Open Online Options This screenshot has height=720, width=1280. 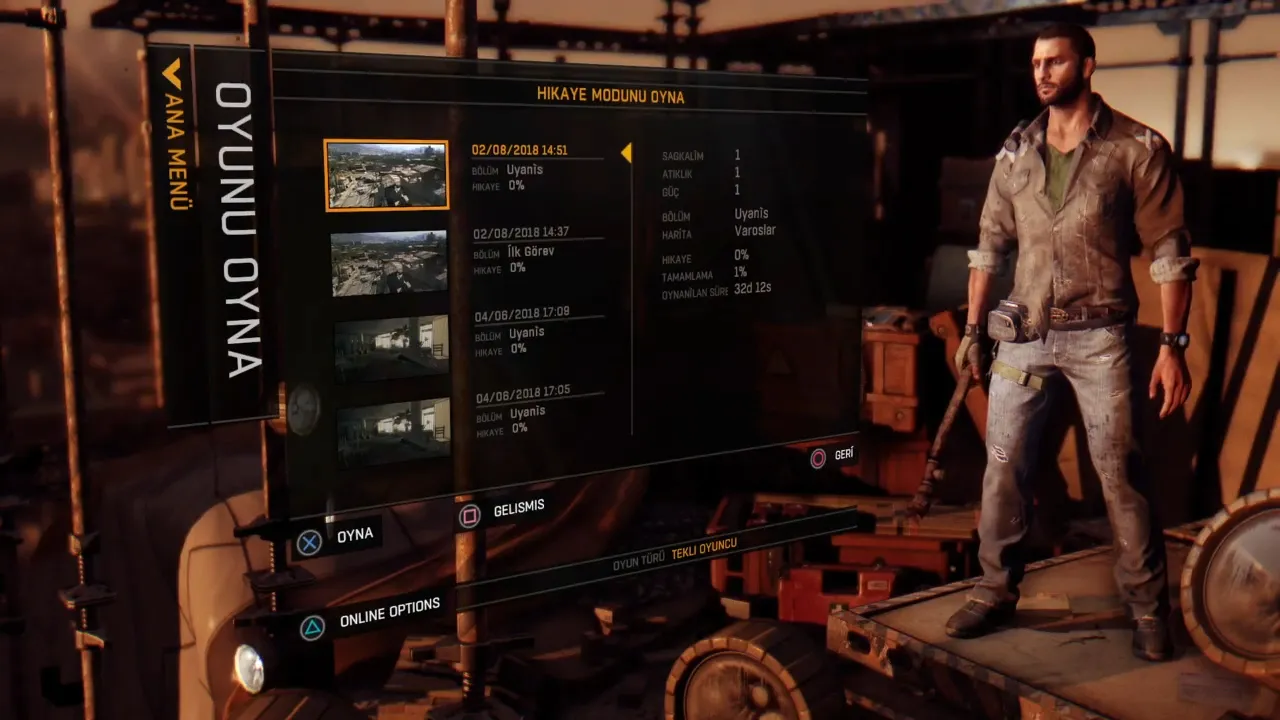coord(372,615)
